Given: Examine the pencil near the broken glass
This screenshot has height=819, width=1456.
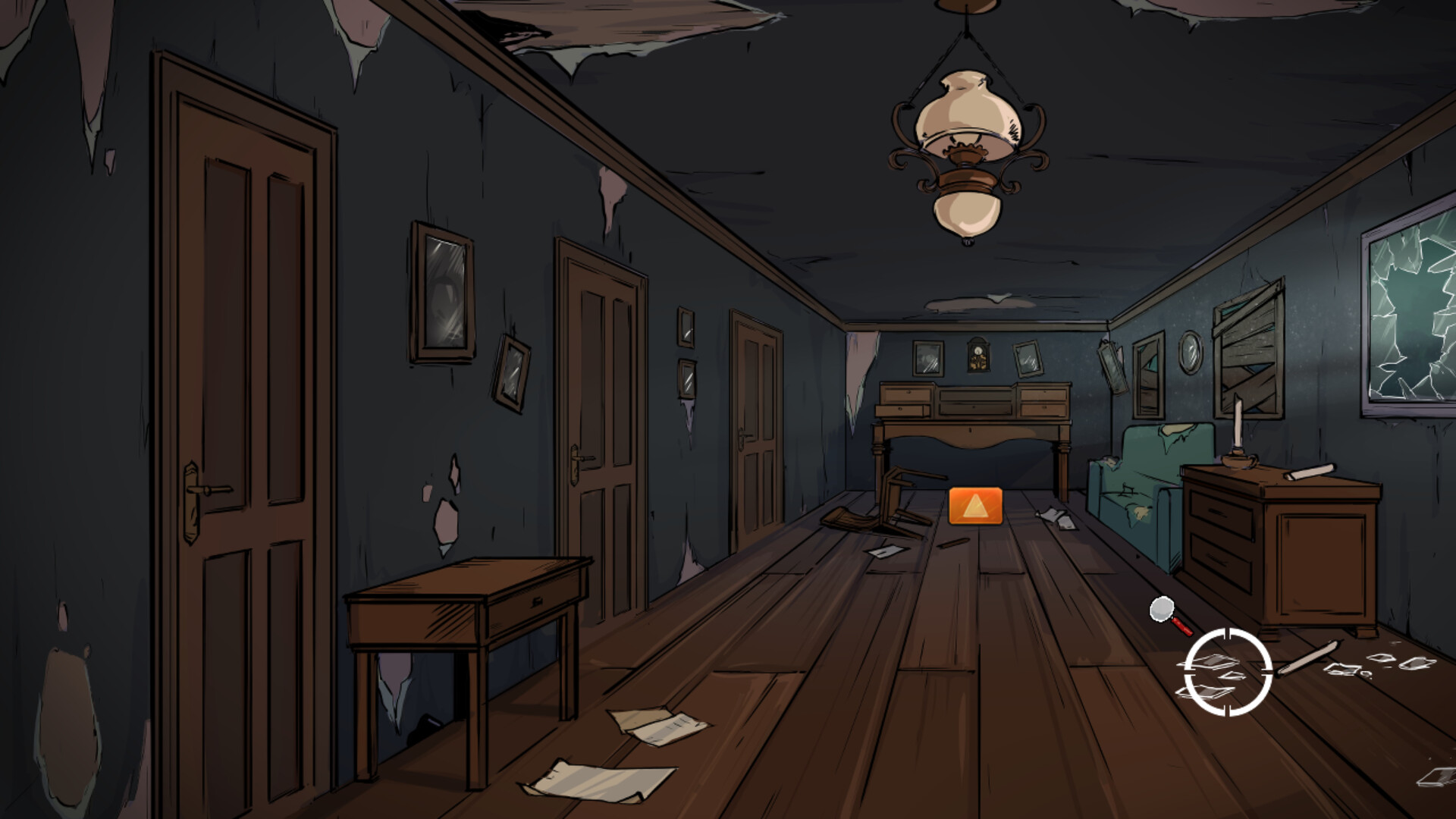Looking at the screenshot, I should 1308,657.
